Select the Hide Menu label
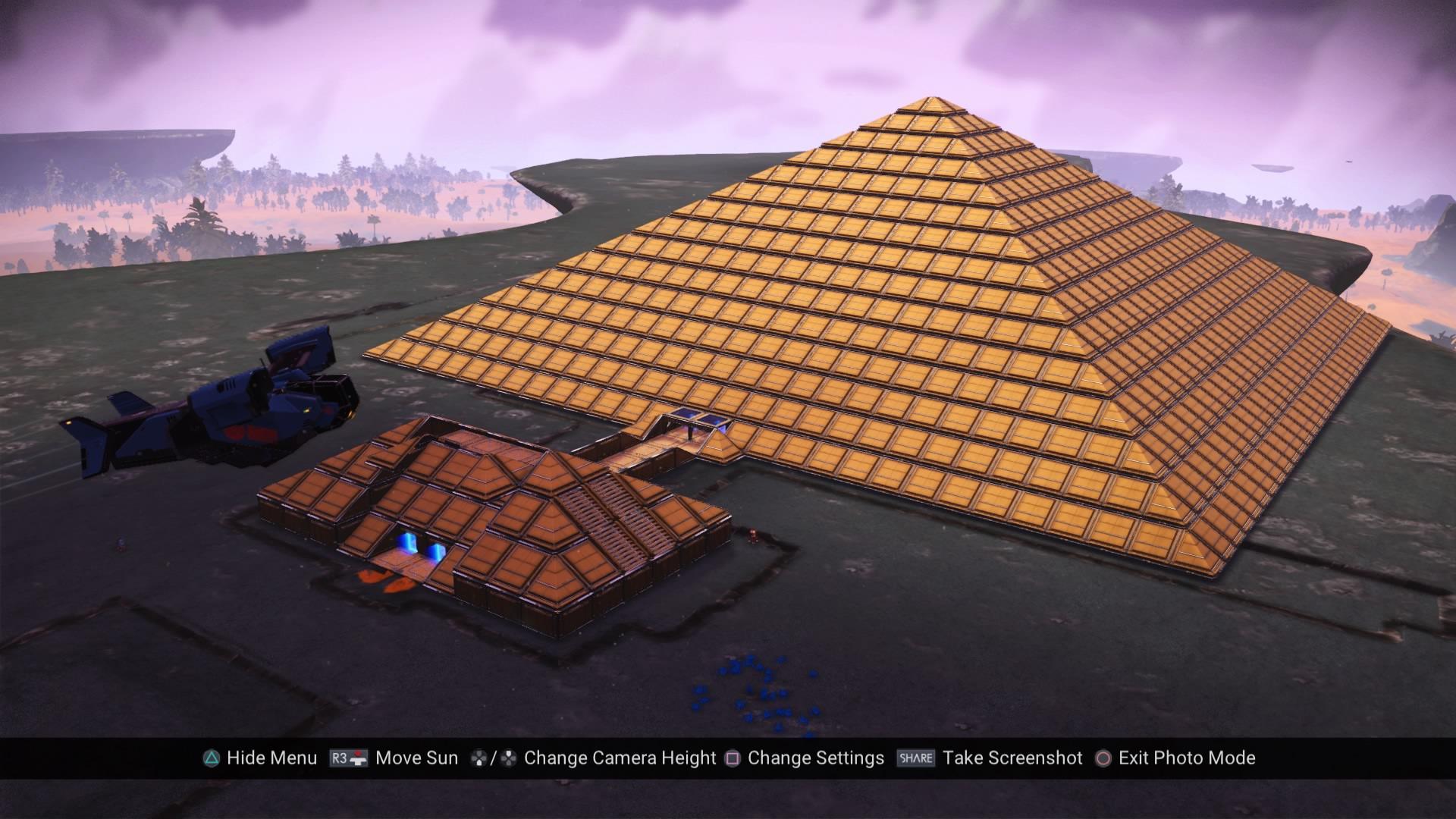 pos(273,758)
